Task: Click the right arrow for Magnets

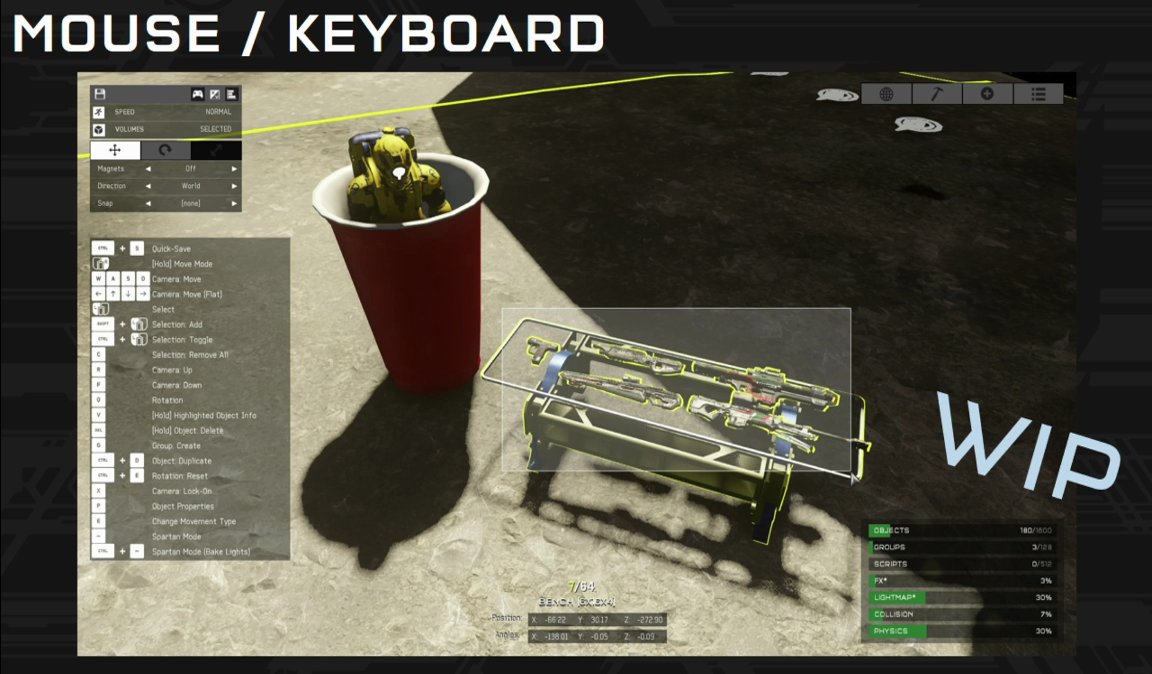Action: 235,169
